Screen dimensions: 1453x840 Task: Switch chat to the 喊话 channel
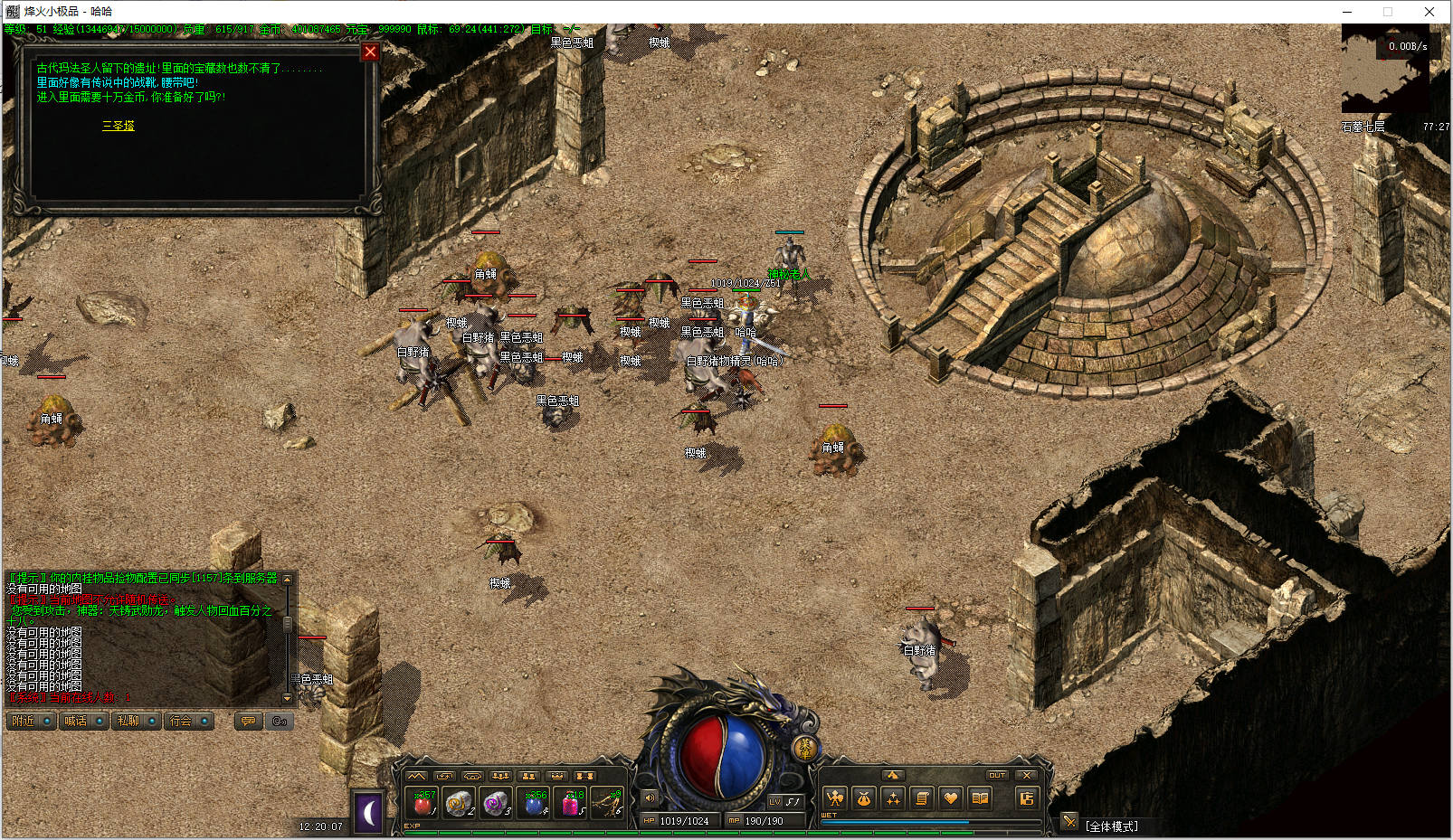(84, 721)
